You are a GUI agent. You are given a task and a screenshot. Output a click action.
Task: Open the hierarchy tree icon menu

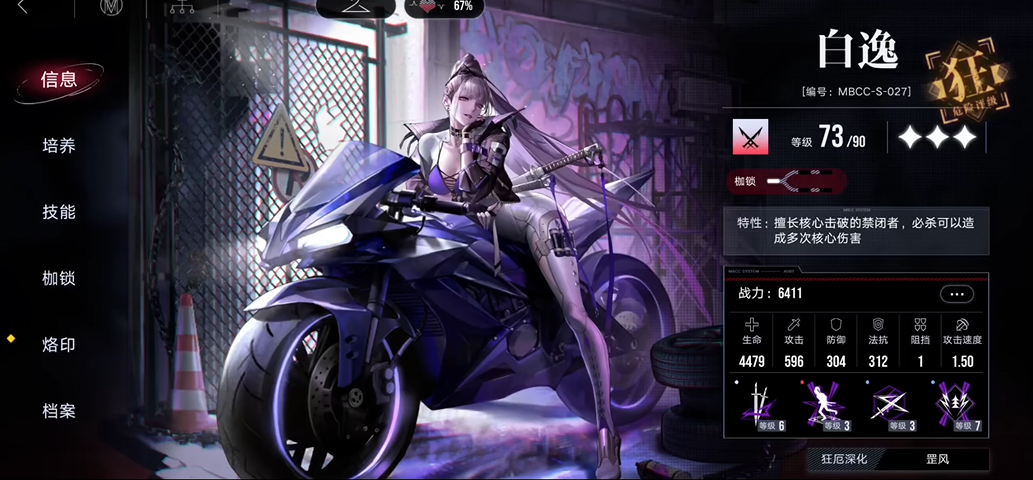[183, 8]
